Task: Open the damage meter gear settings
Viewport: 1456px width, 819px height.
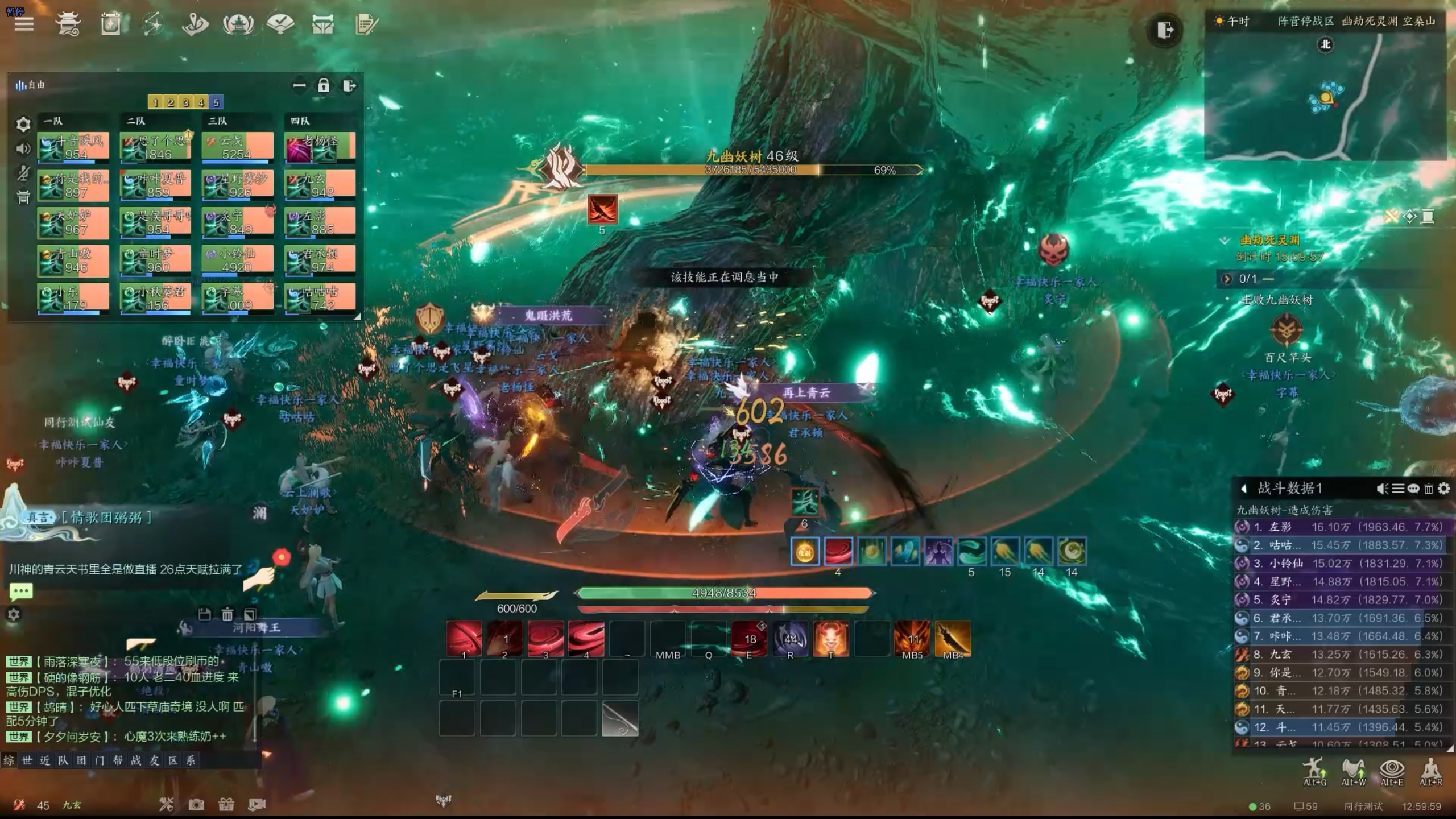Action: [x=1443, y=489]
